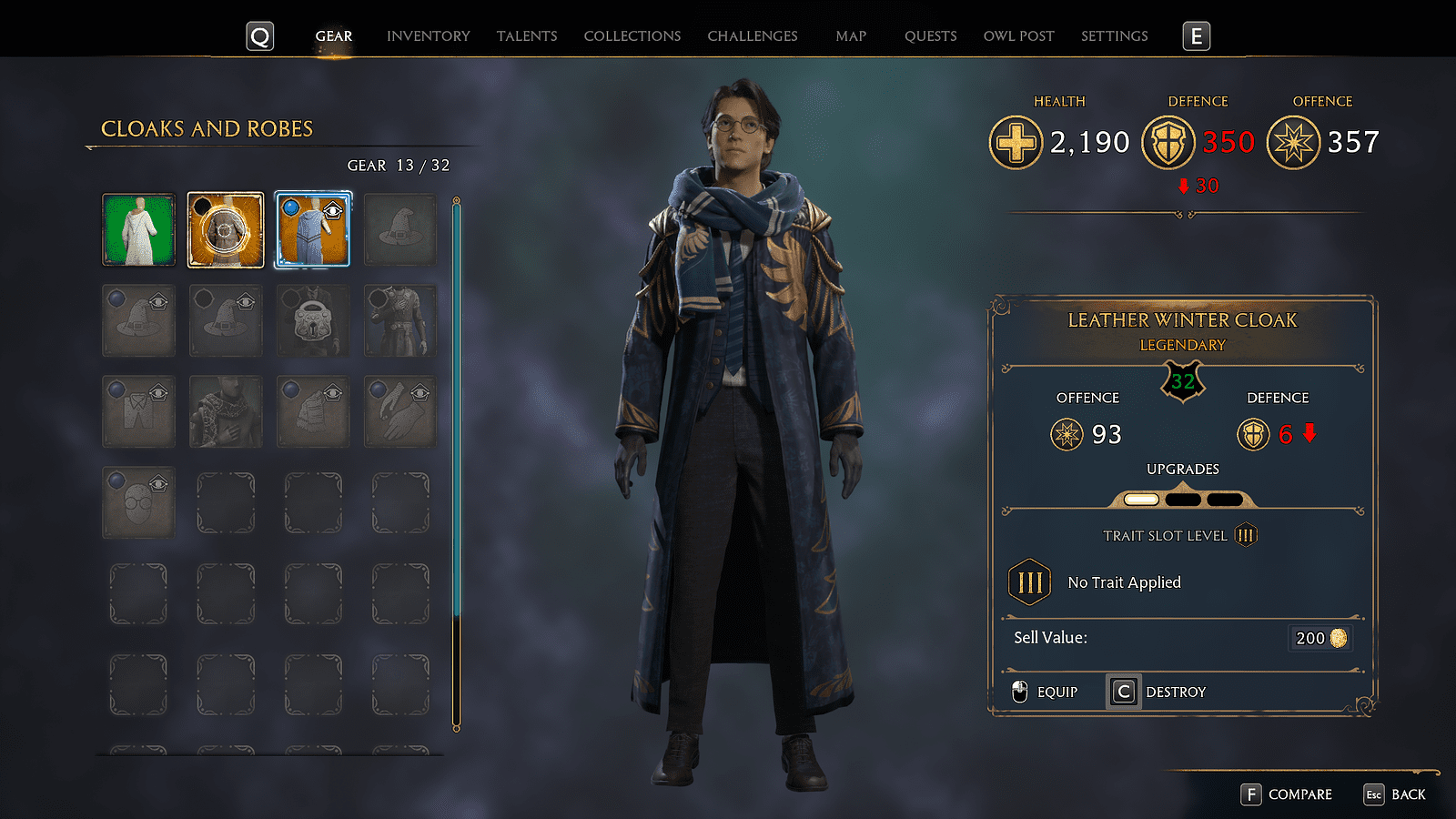Image resolution: width=1456 pixels, height=819 pixels.
Task: Click the Compare button
Action: pos(1286,794)
